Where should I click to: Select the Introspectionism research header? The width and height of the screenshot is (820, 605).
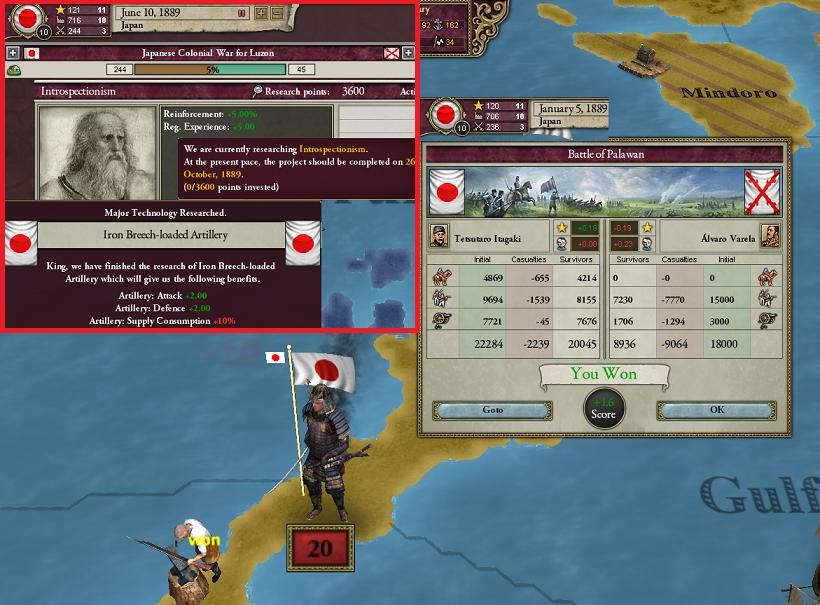pyautogui.click(x=78, y=91)
